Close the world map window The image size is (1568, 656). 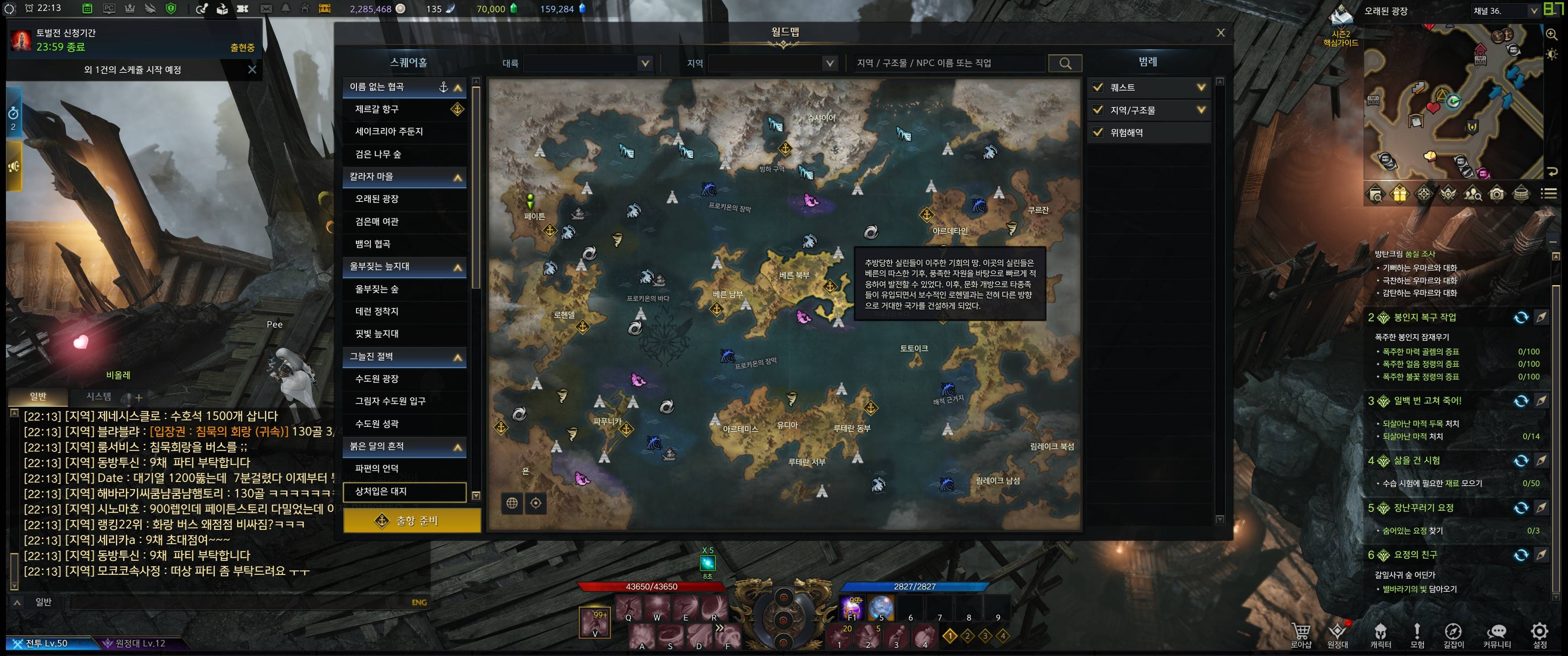pos(1220,33)
